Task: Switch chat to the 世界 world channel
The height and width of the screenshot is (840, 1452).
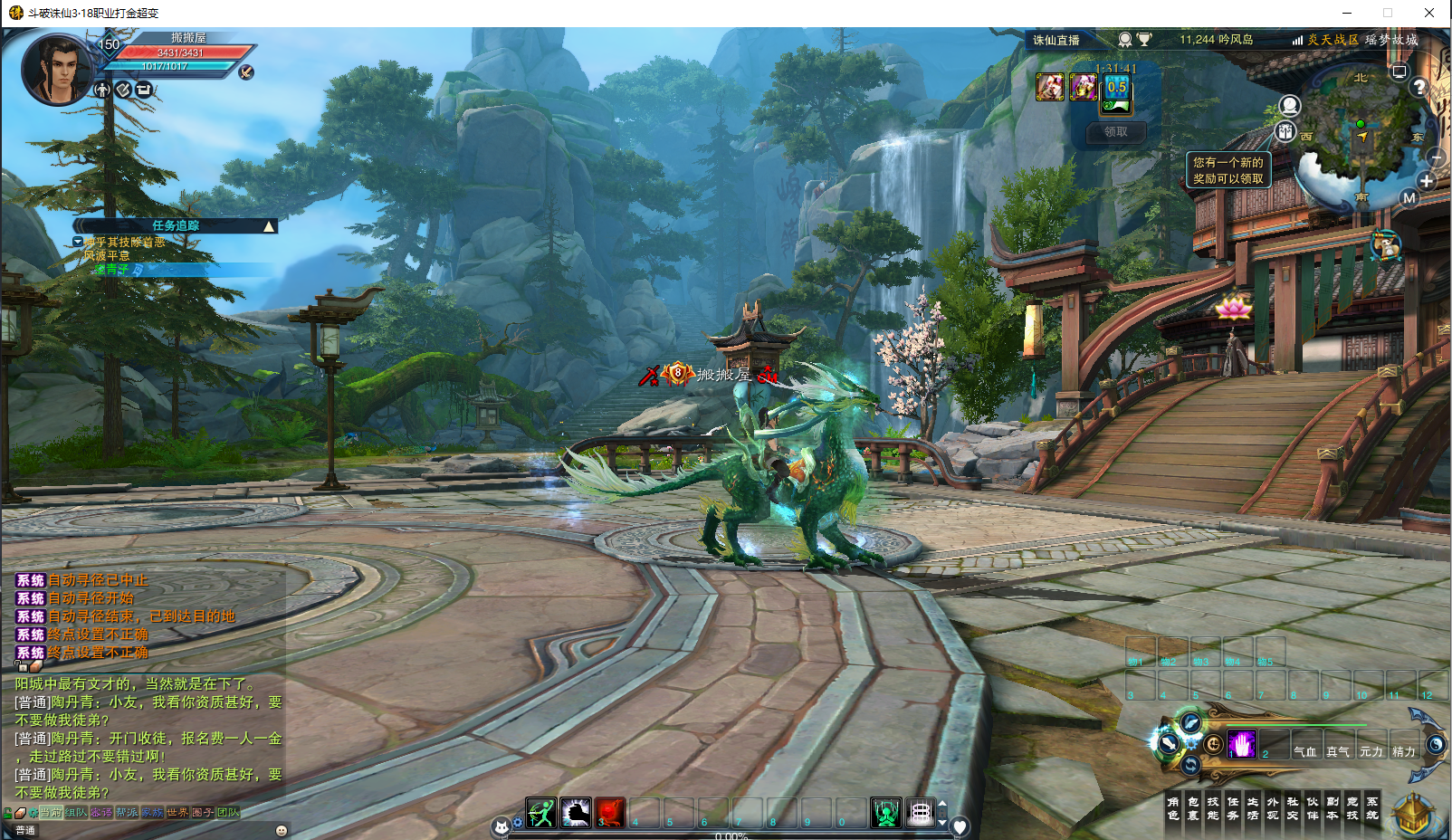Action: tap(177, 812)
